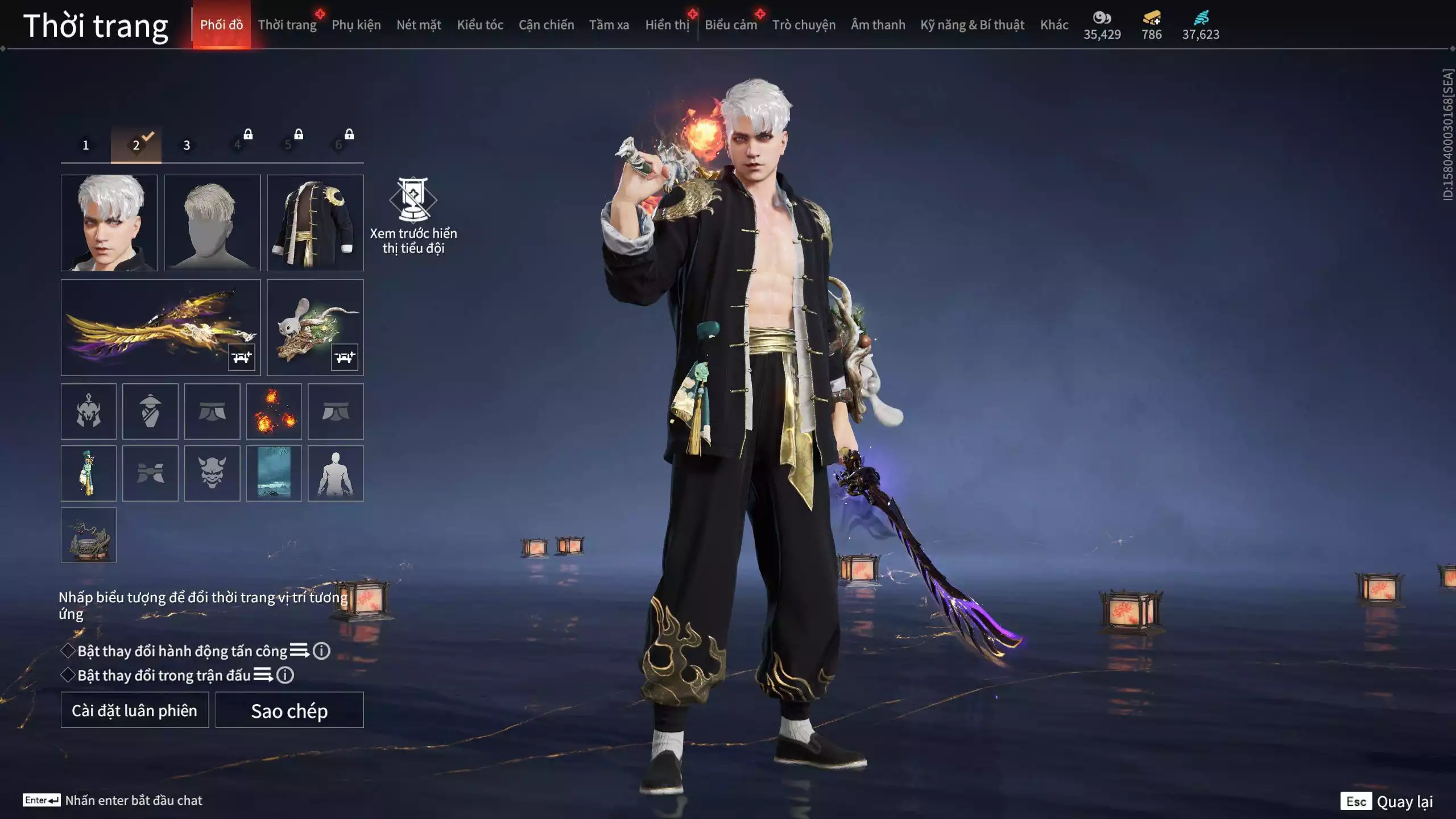The width and height of the screenshot is (1456, 819).
Task: Switch to the Phụ kiện tab
Action: click(356, 25)
